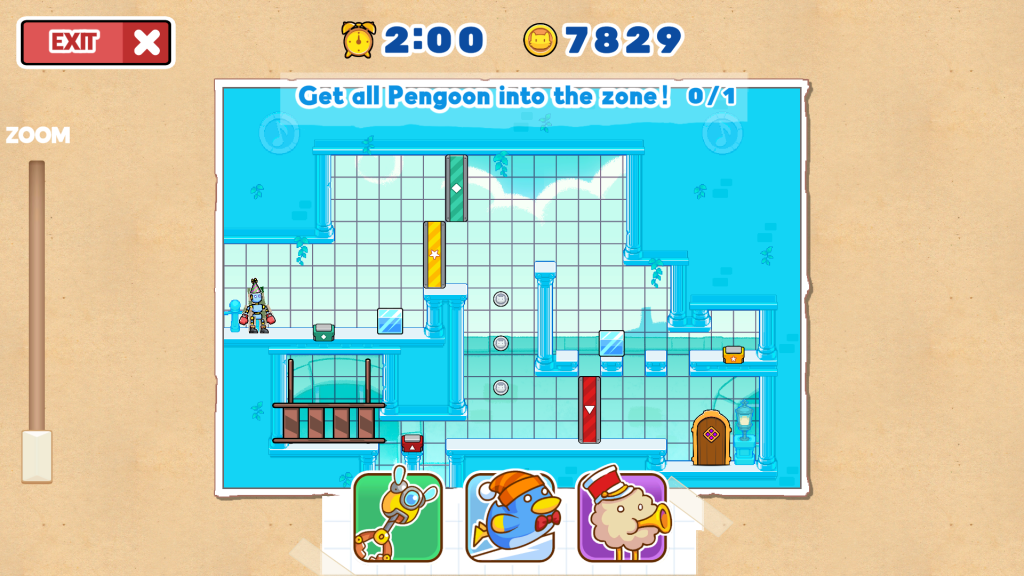Click the red EXIT button
The width and height of the screenshot is (1024, 576).
click(96, 42)
